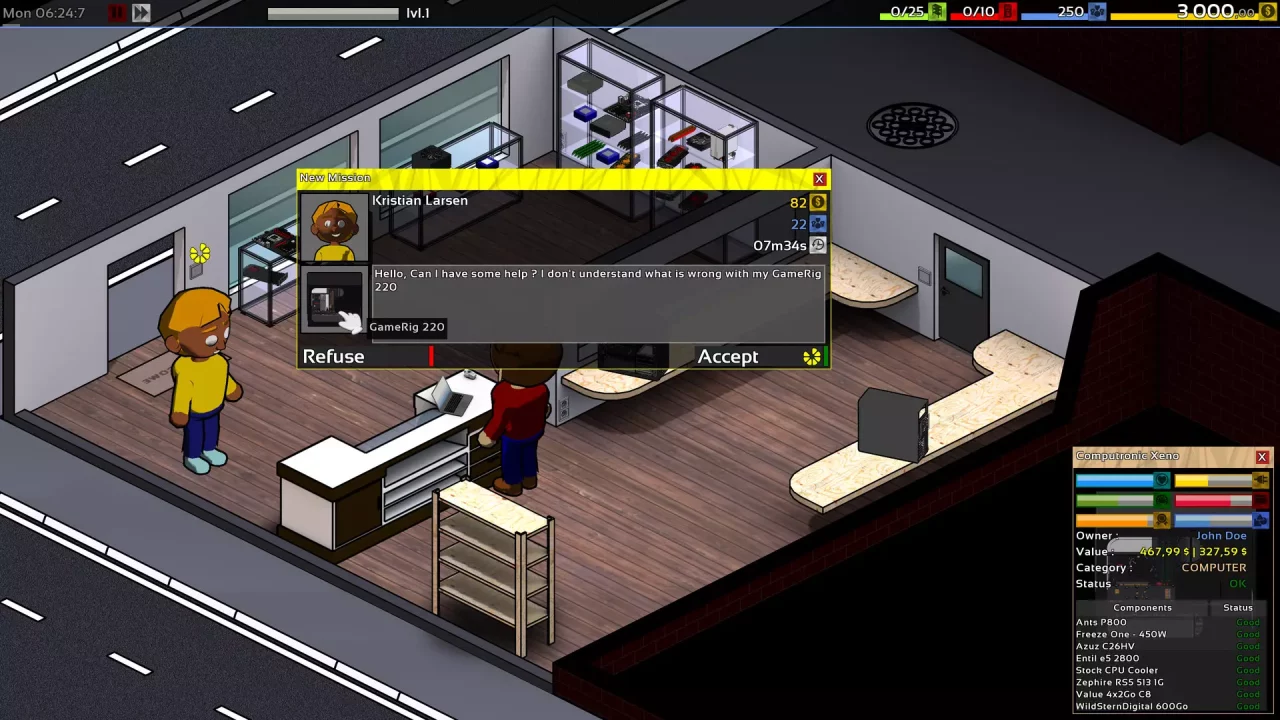Select the Freeze One - 450W component

click(x=1107, y=634)
